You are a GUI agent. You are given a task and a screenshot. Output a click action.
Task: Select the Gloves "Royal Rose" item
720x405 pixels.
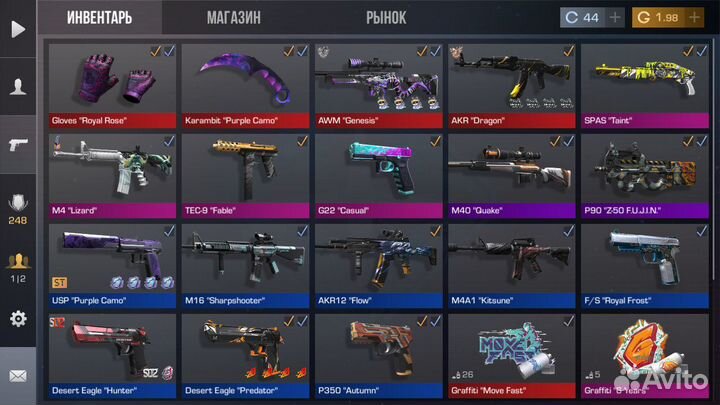click(x=112, y=84)
